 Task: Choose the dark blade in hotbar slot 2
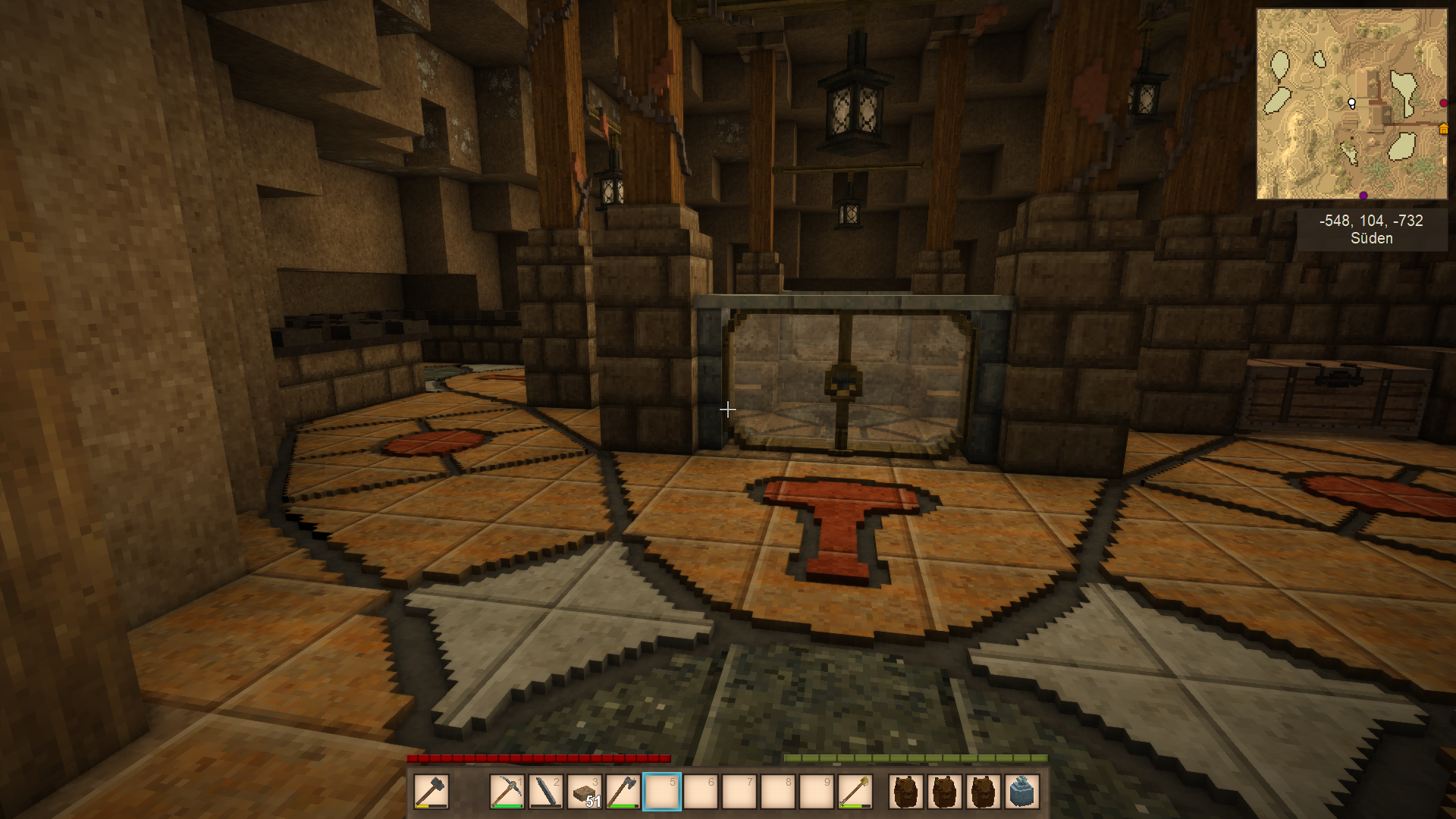[545, 792]
